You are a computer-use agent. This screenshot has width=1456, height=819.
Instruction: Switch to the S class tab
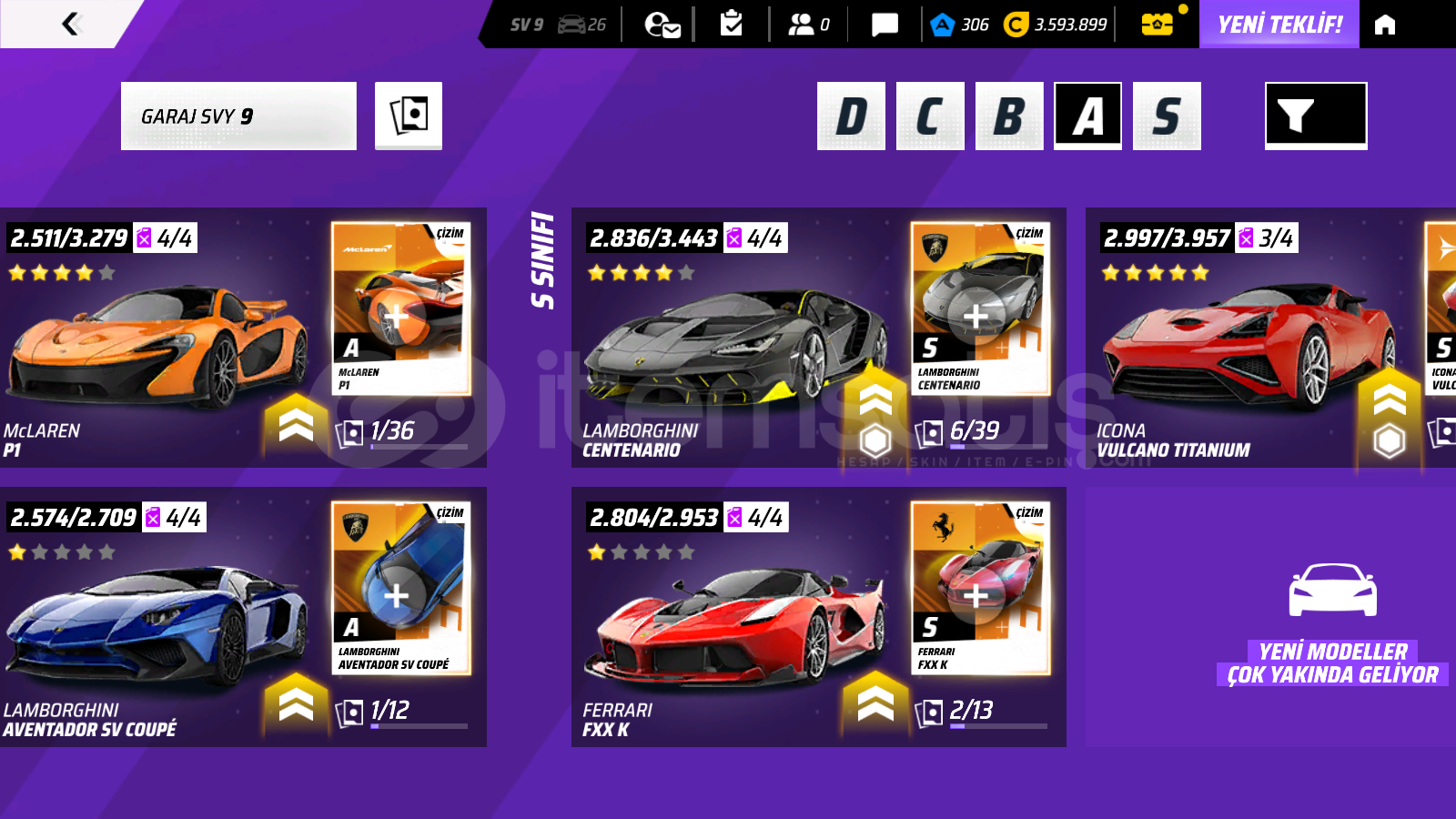tap(1167, 116)
